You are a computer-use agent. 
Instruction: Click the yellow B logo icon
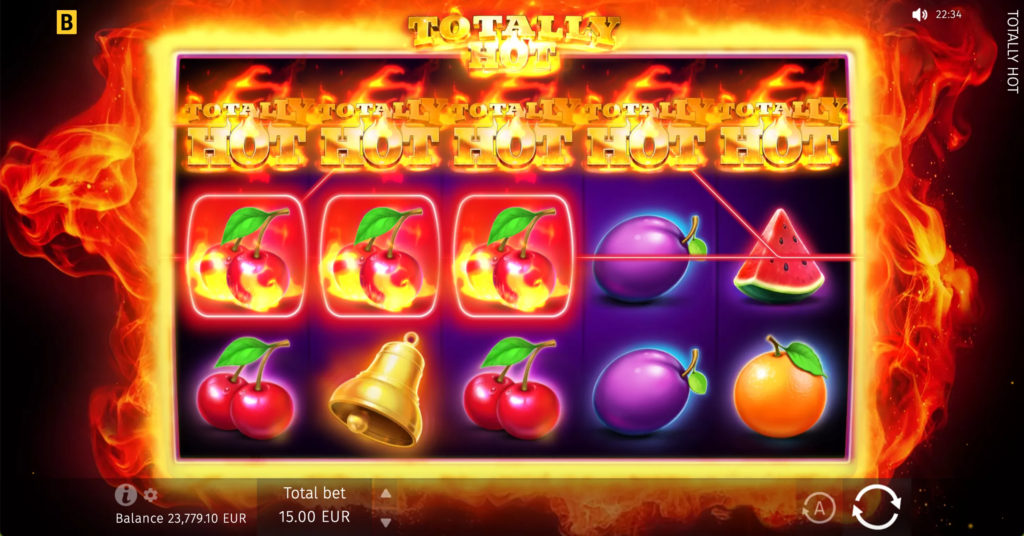[67, 22]
